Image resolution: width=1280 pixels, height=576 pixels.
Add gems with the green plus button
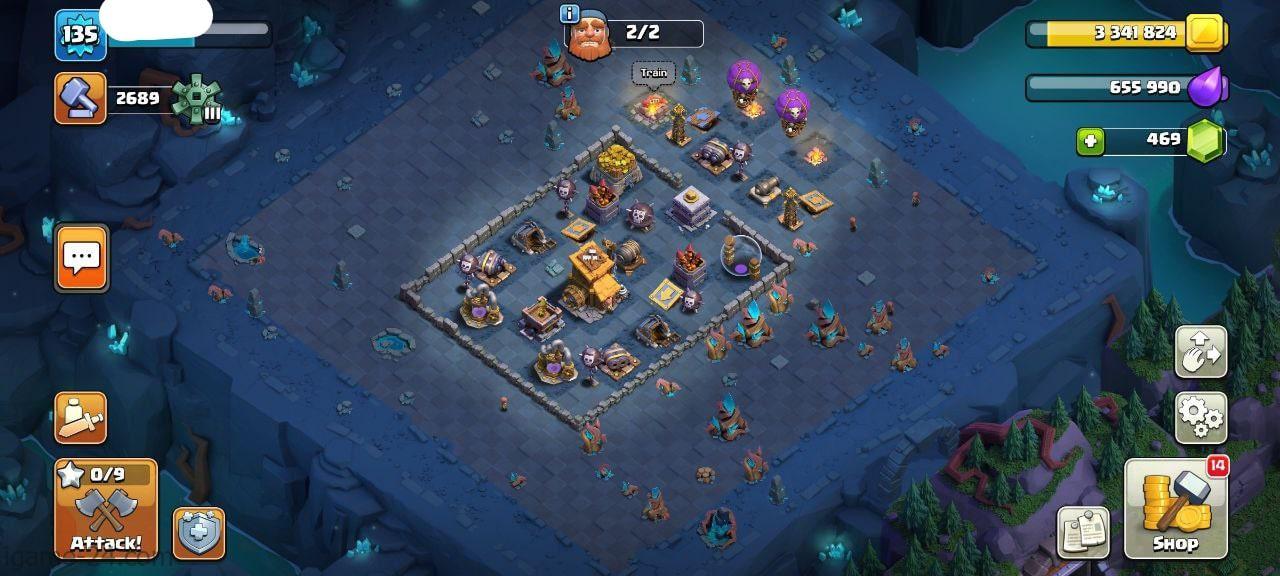(x=1090, y=141)
